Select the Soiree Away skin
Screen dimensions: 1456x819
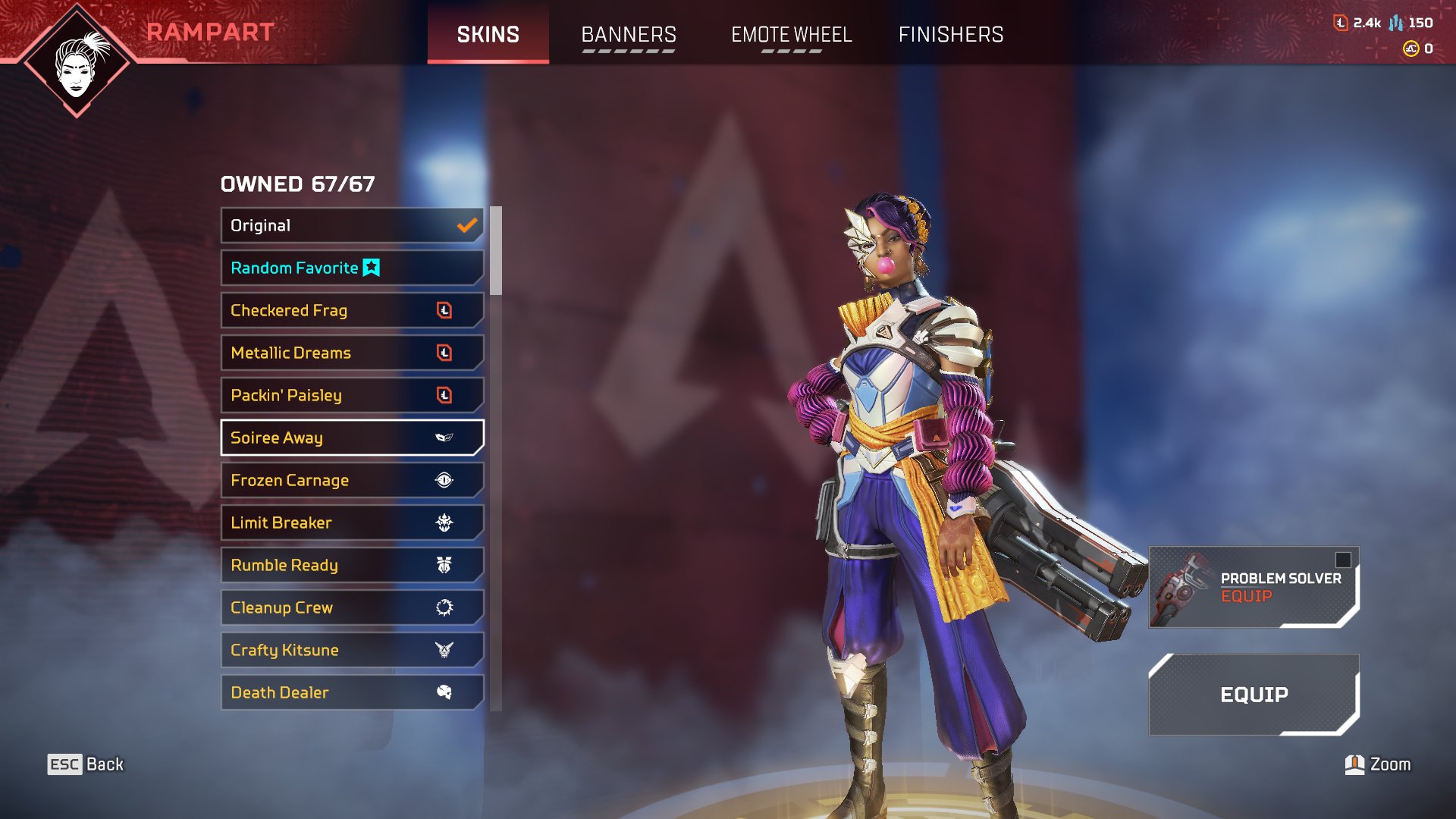point(352,438)
